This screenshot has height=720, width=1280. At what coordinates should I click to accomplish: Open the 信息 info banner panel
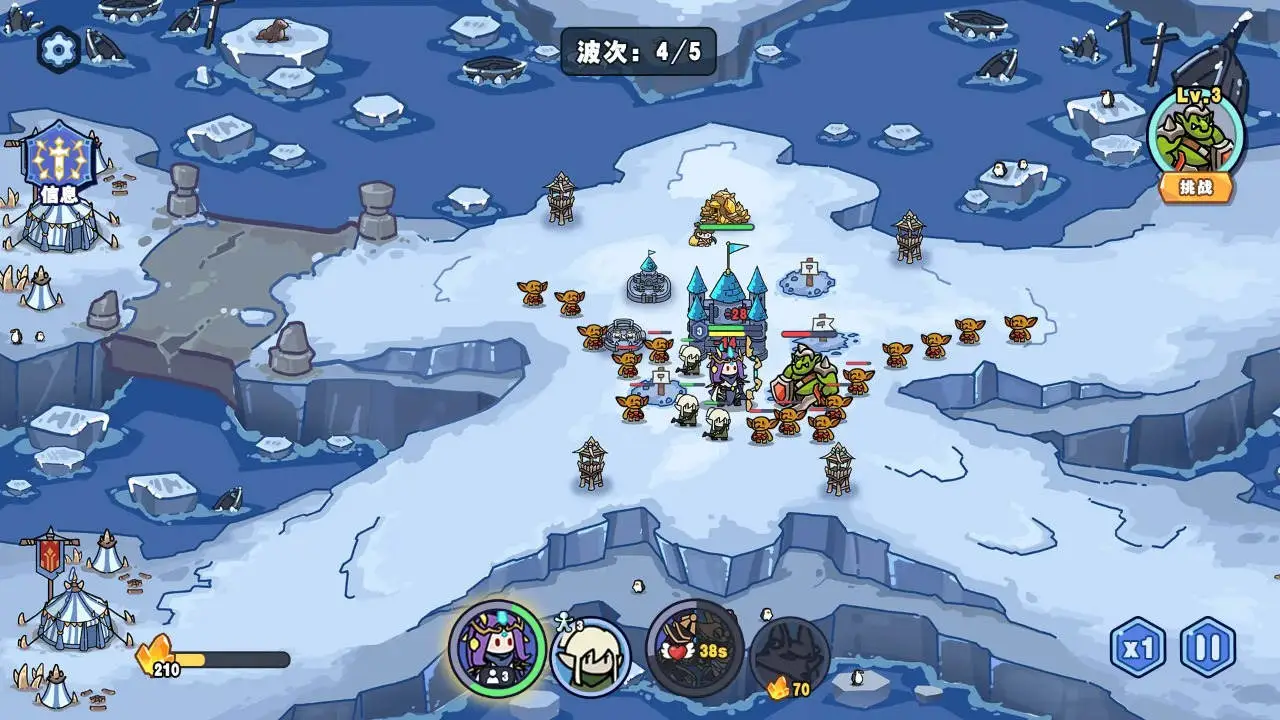coord(60,166)
